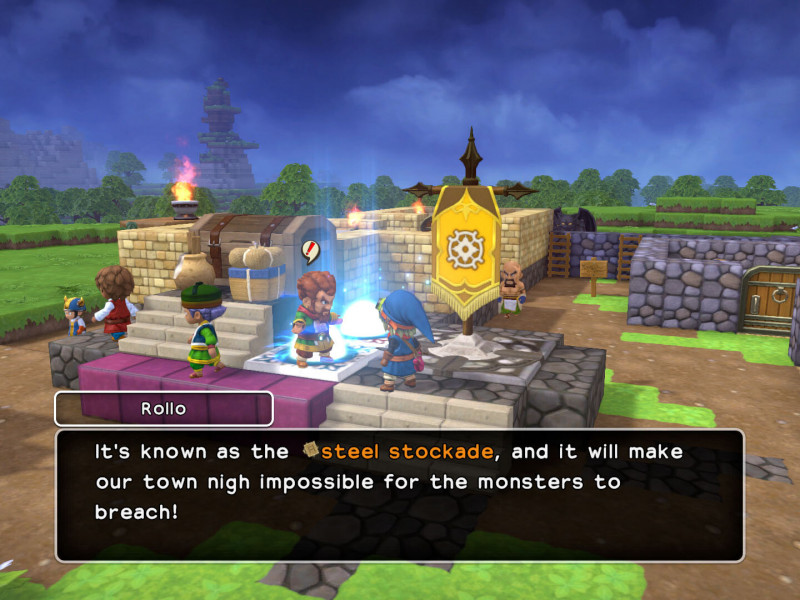800x600 pixels.
Task: Advance the steel stockade dialogue box
Action: point(400,495)
